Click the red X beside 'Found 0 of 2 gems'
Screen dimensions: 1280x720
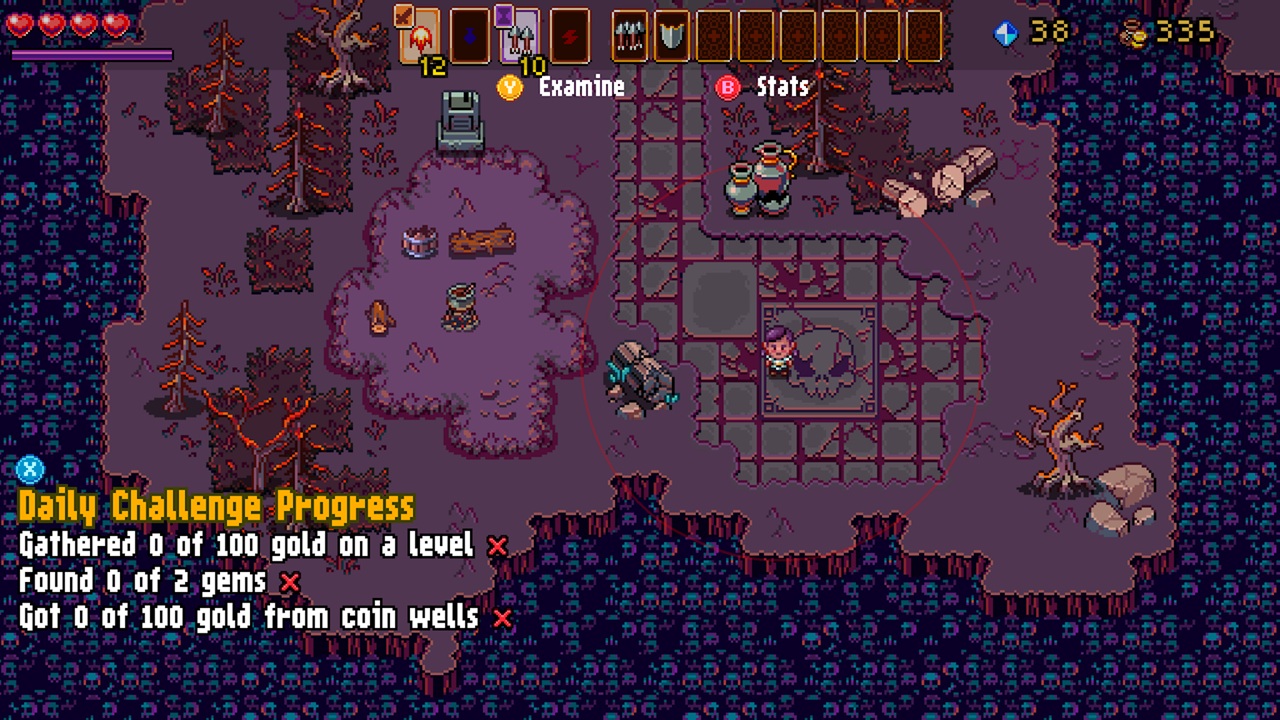288,582
